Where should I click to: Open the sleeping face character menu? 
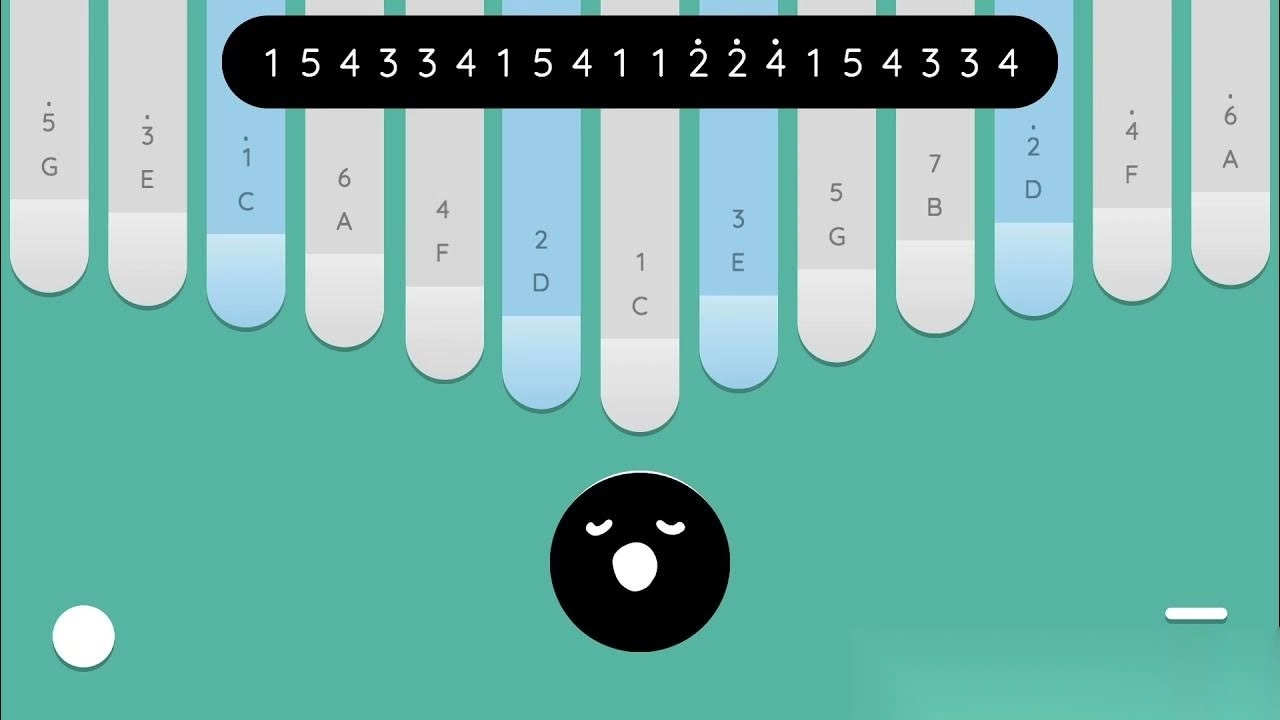(x=639, y=562)
